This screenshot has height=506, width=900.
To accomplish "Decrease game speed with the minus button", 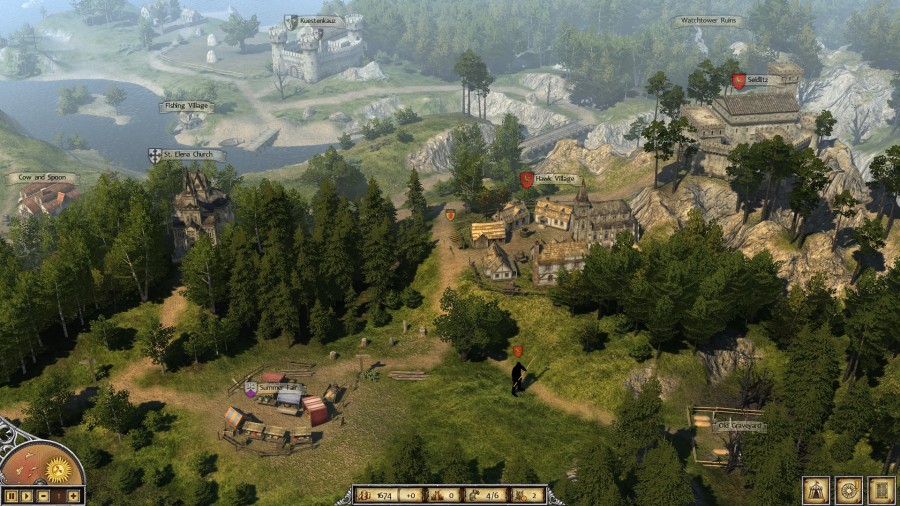I will pos(43,496).
